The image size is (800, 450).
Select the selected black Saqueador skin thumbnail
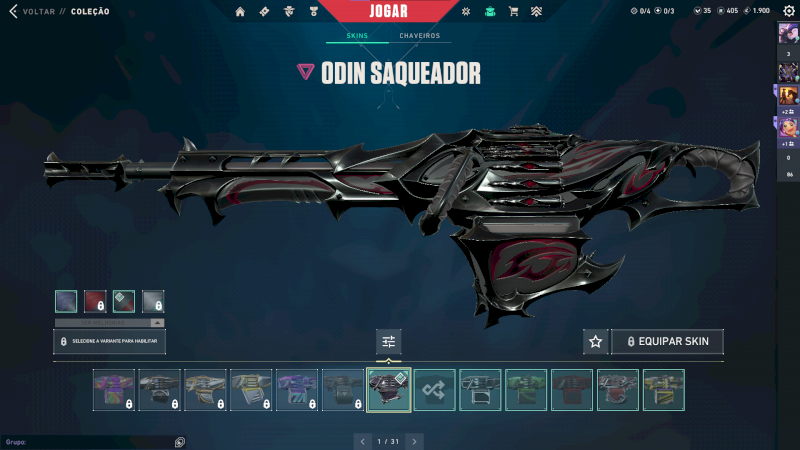[389, 390]
